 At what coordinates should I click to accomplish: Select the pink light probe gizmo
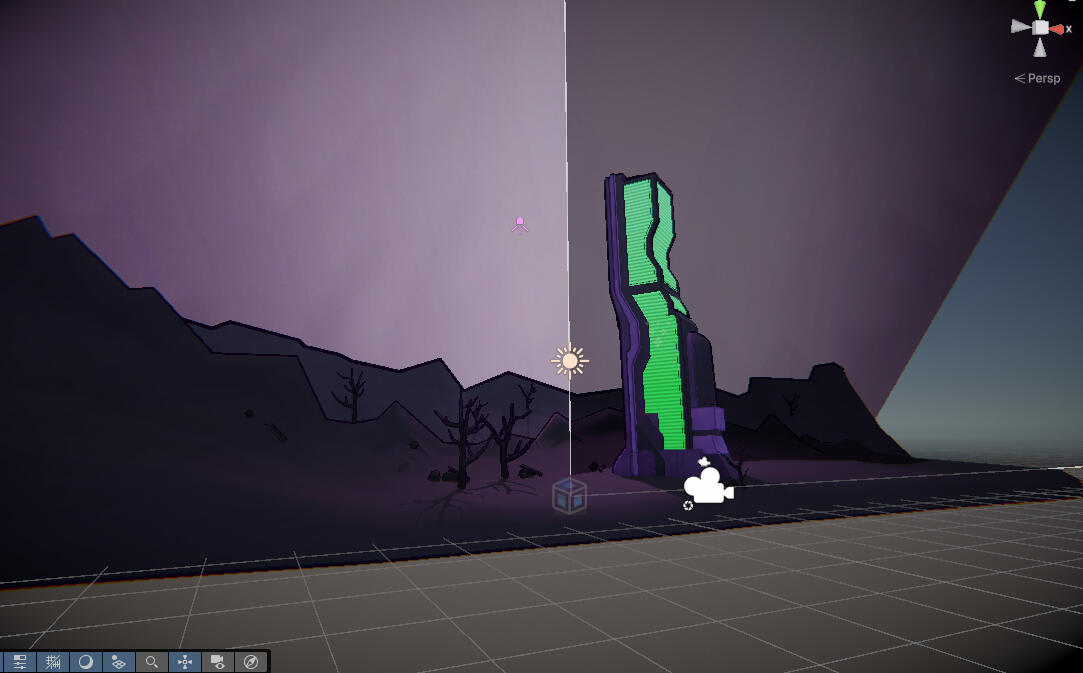click(x=520, y=224)
